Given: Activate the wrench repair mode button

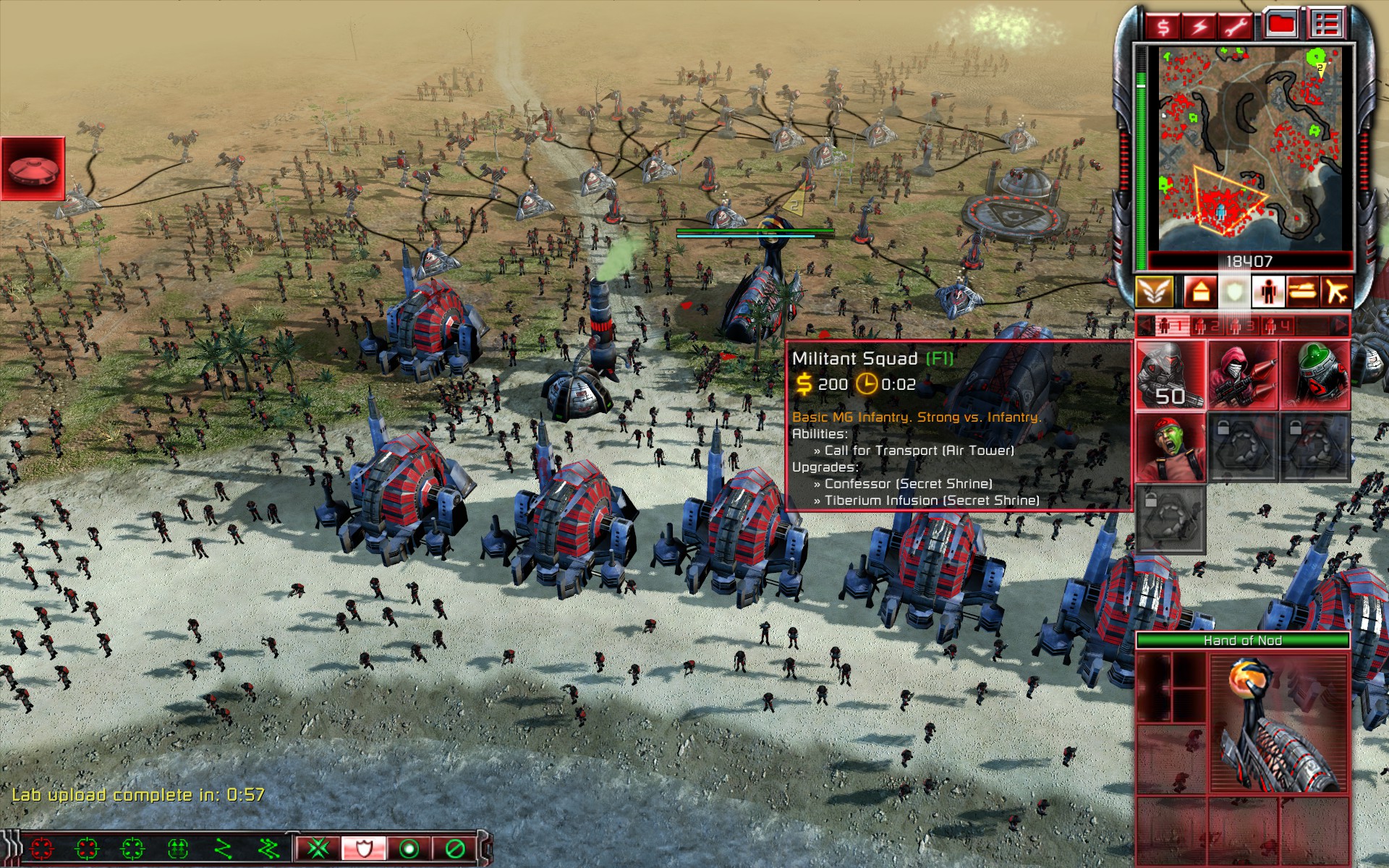Looking at the screenshot, I should (x=1235, y=27).
